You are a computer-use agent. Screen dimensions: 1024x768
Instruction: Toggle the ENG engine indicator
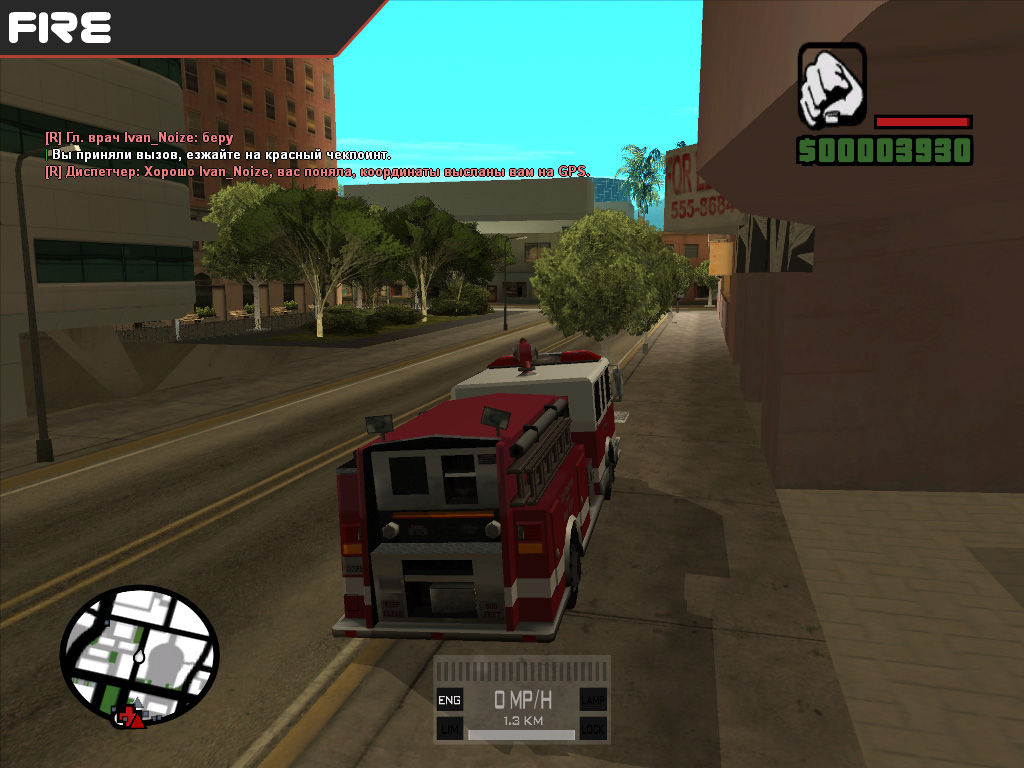tap(449, 700)
